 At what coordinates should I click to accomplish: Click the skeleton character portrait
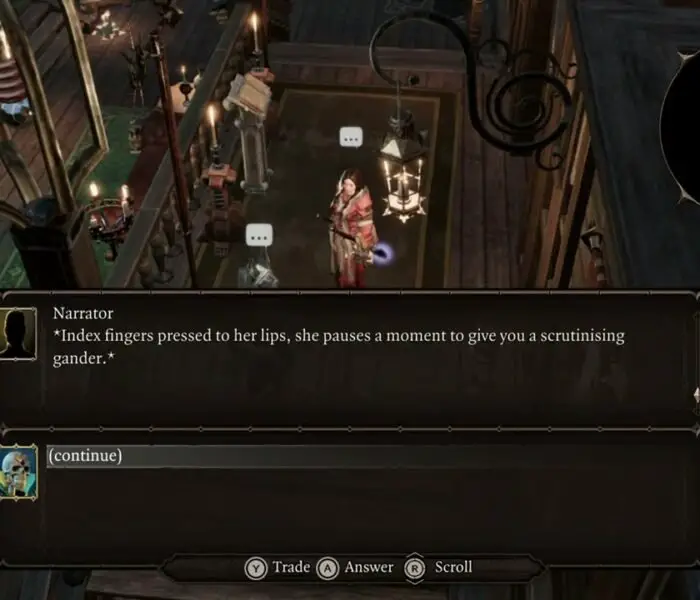tap(19, 472)
